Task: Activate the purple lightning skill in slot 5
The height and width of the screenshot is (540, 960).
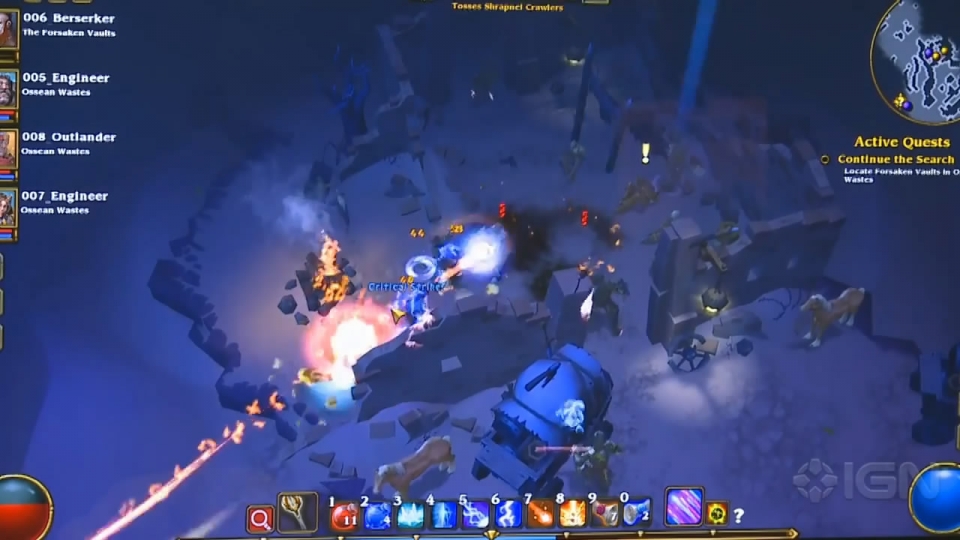Action: [475, 516]
